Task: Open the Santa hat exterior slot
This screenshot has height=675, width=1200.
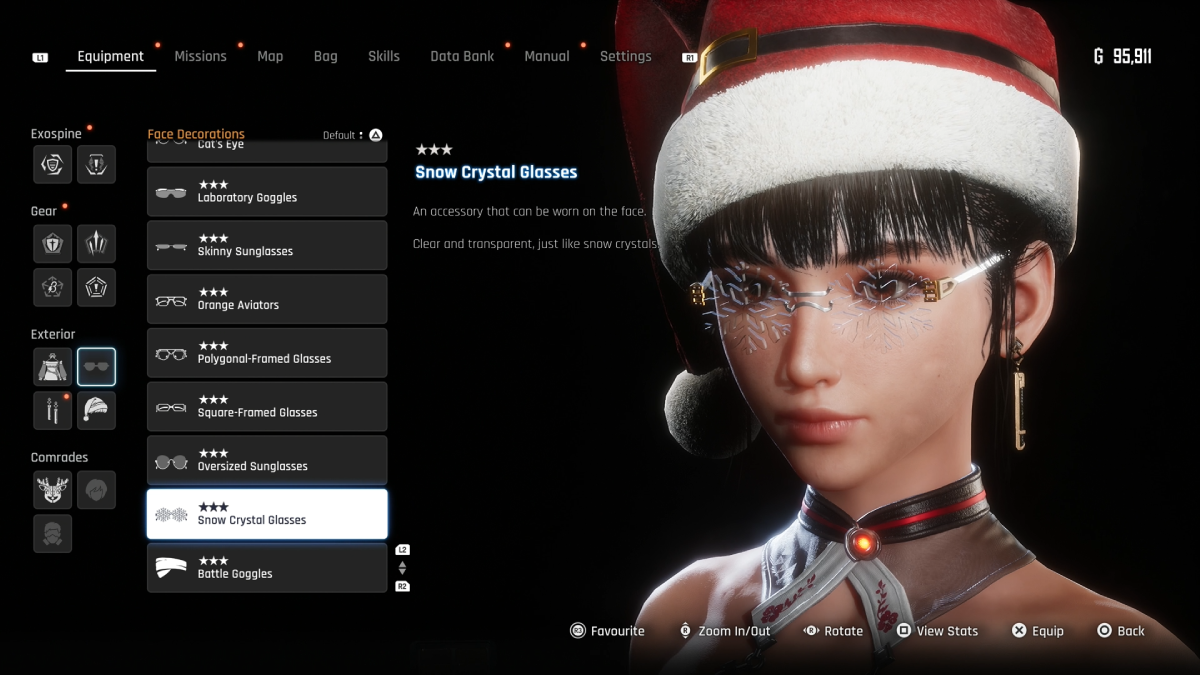Action: (x=96, y=410)
